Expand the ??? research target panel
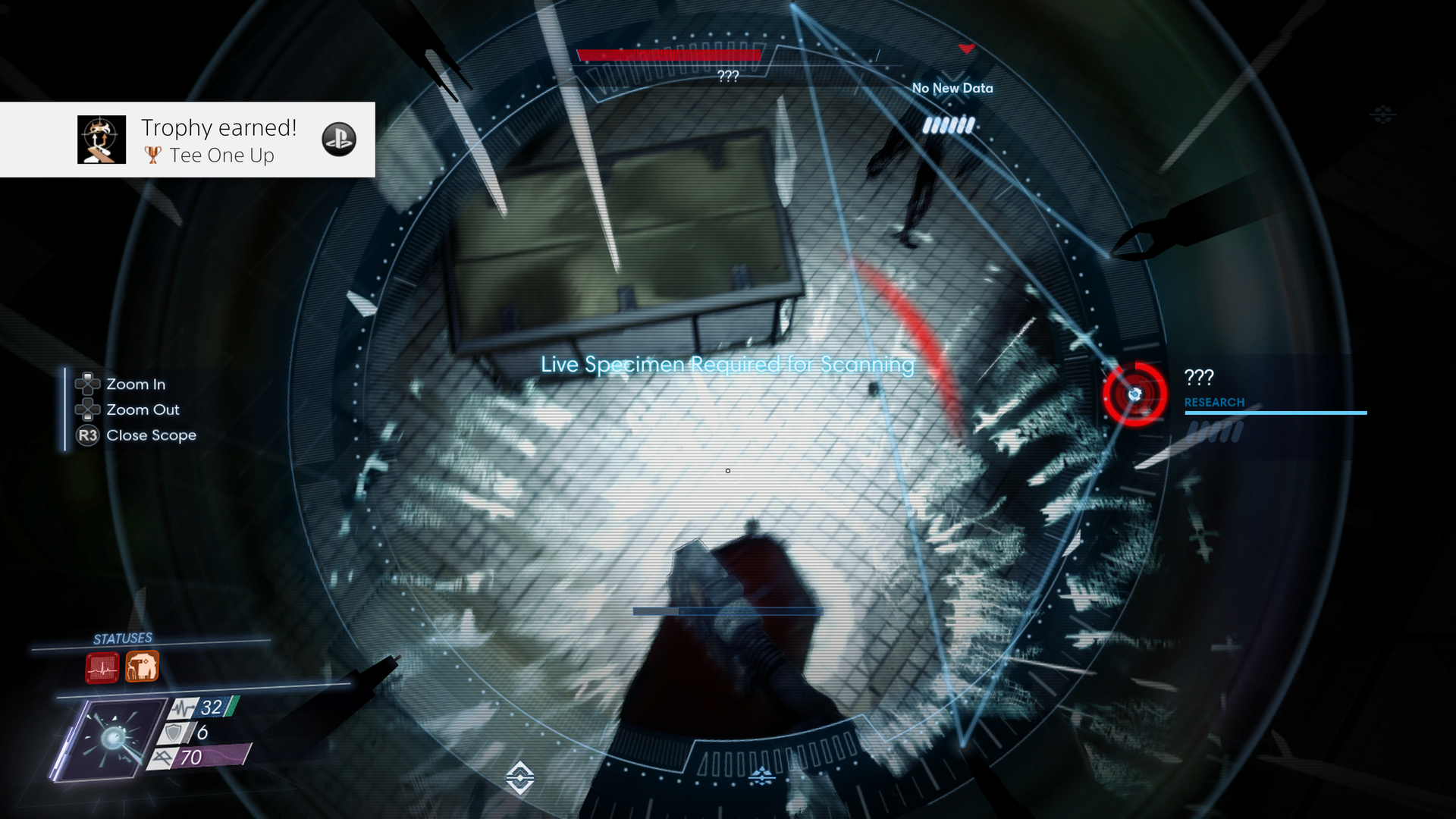This screenshot has height=819, width=1456. point(1198,377)
